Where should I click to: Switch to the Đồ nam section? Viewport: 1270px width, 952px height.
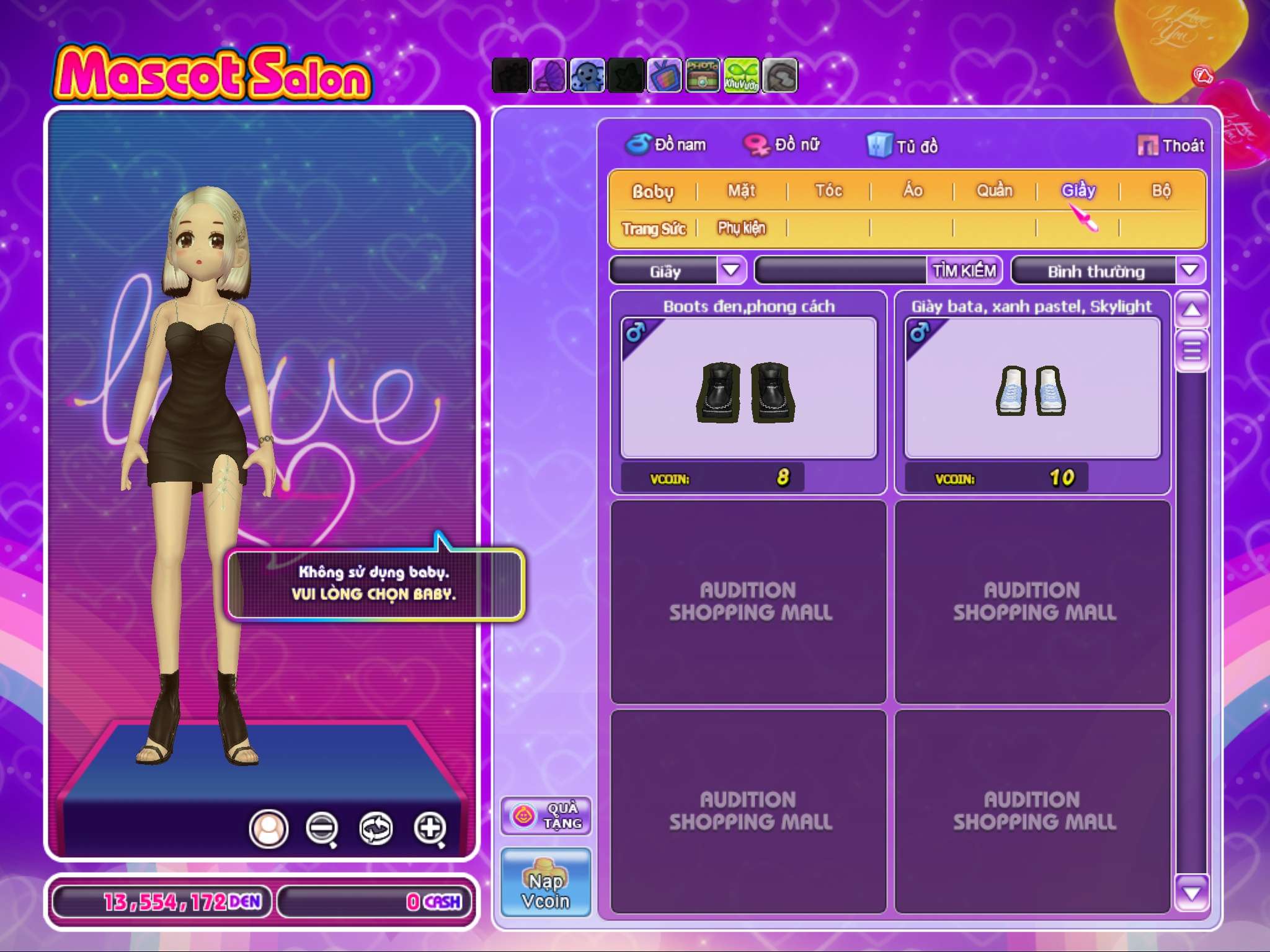(666, 145)
